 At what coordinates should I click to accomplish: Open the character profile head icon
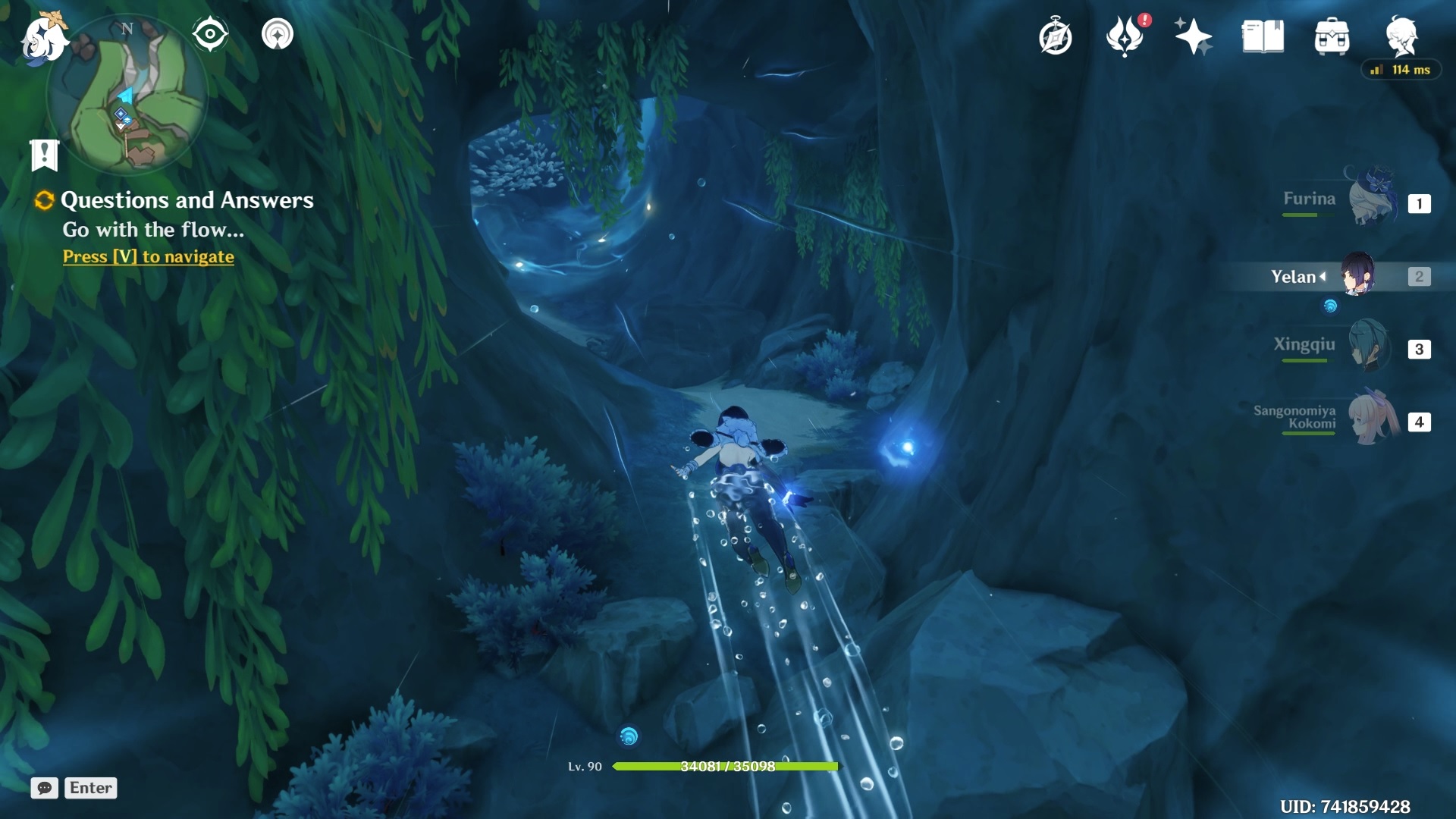coord(1401,35)
